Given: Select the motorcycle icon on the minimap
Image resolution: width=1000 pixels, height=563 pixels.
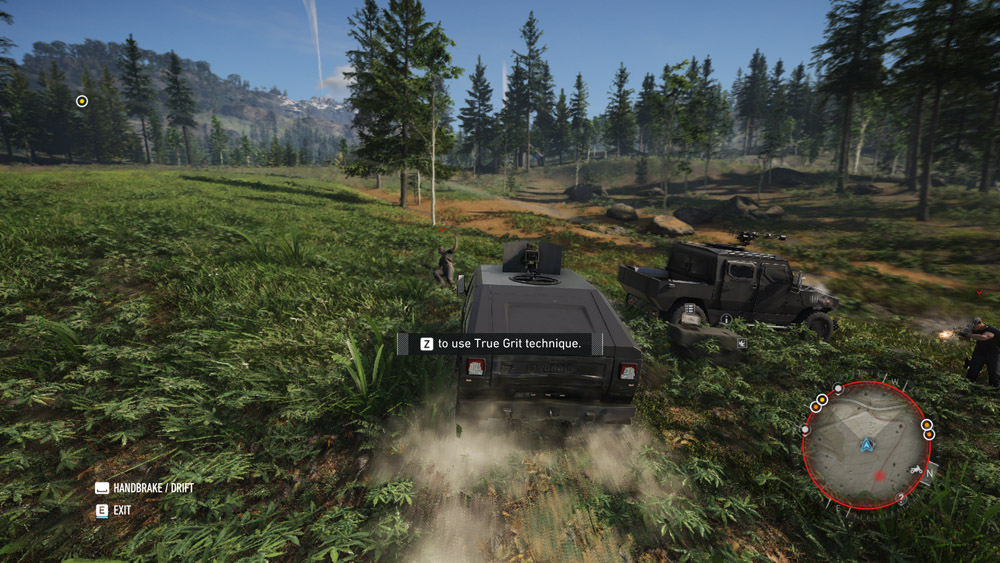Looking at the screenshot, I should (x=914, y=469).
